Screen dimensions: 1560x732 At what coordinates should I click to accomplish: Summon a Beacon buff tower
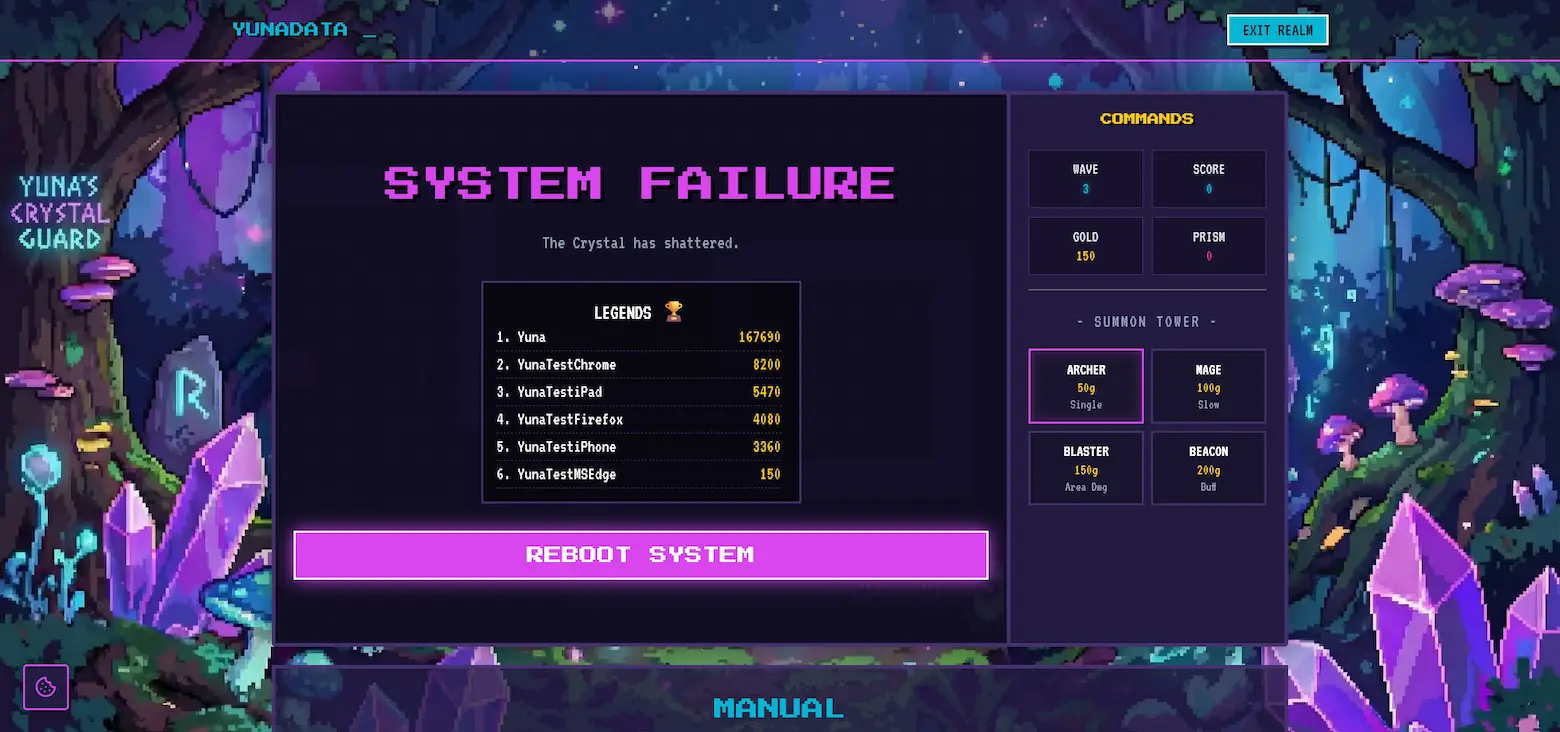tap(1208, 468)
